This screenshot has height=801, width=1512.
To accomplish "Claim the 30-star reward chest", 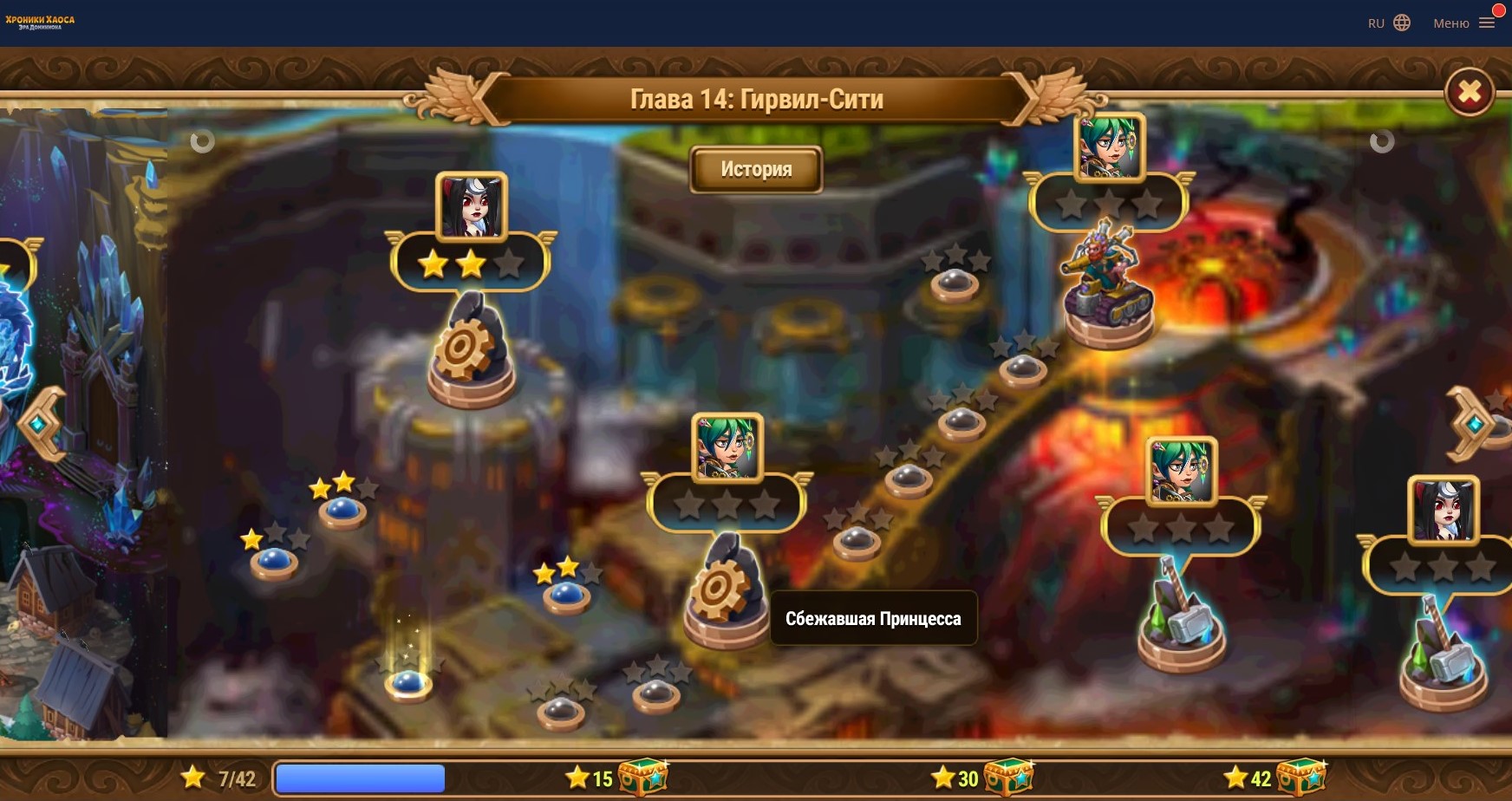I will [1008, 777].
